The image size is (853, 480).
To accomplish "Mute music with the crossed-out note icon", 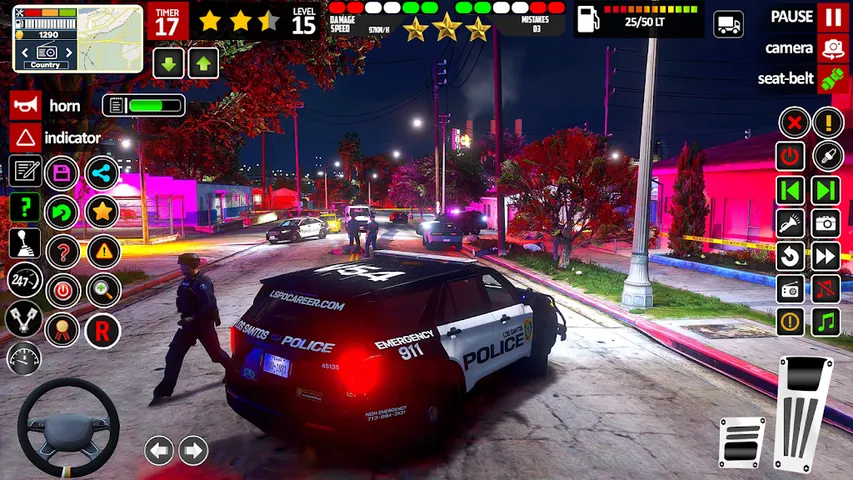I will 826,289.
